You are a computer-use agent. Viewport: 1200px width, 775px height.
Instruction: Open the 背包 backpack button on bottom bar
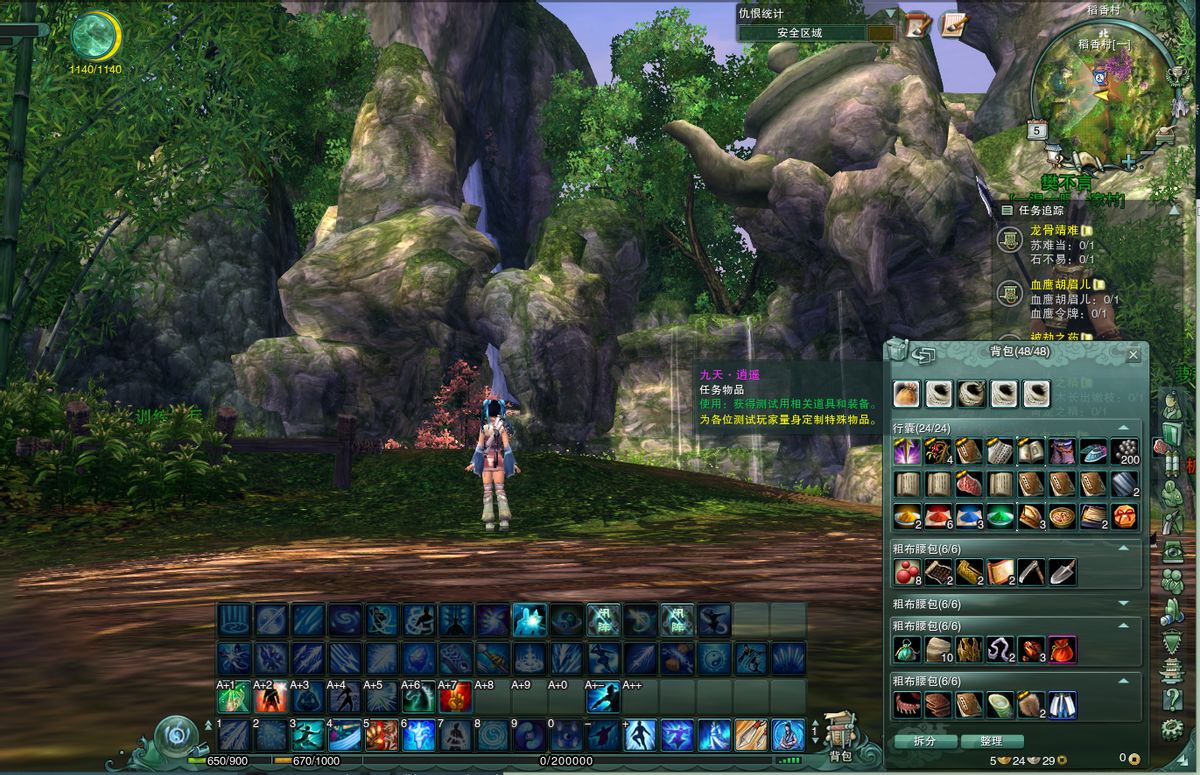click(840, 742)
